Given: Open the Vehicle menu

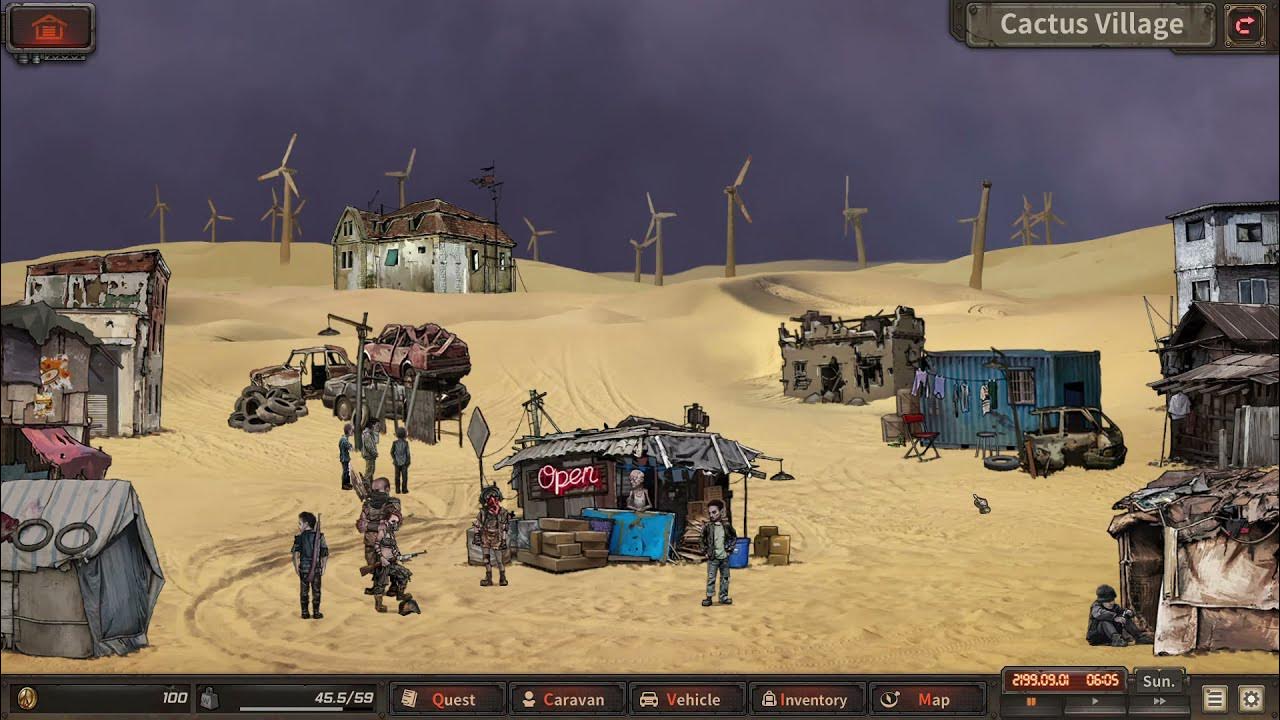Looking at the screenshot, I should [686, 699].
